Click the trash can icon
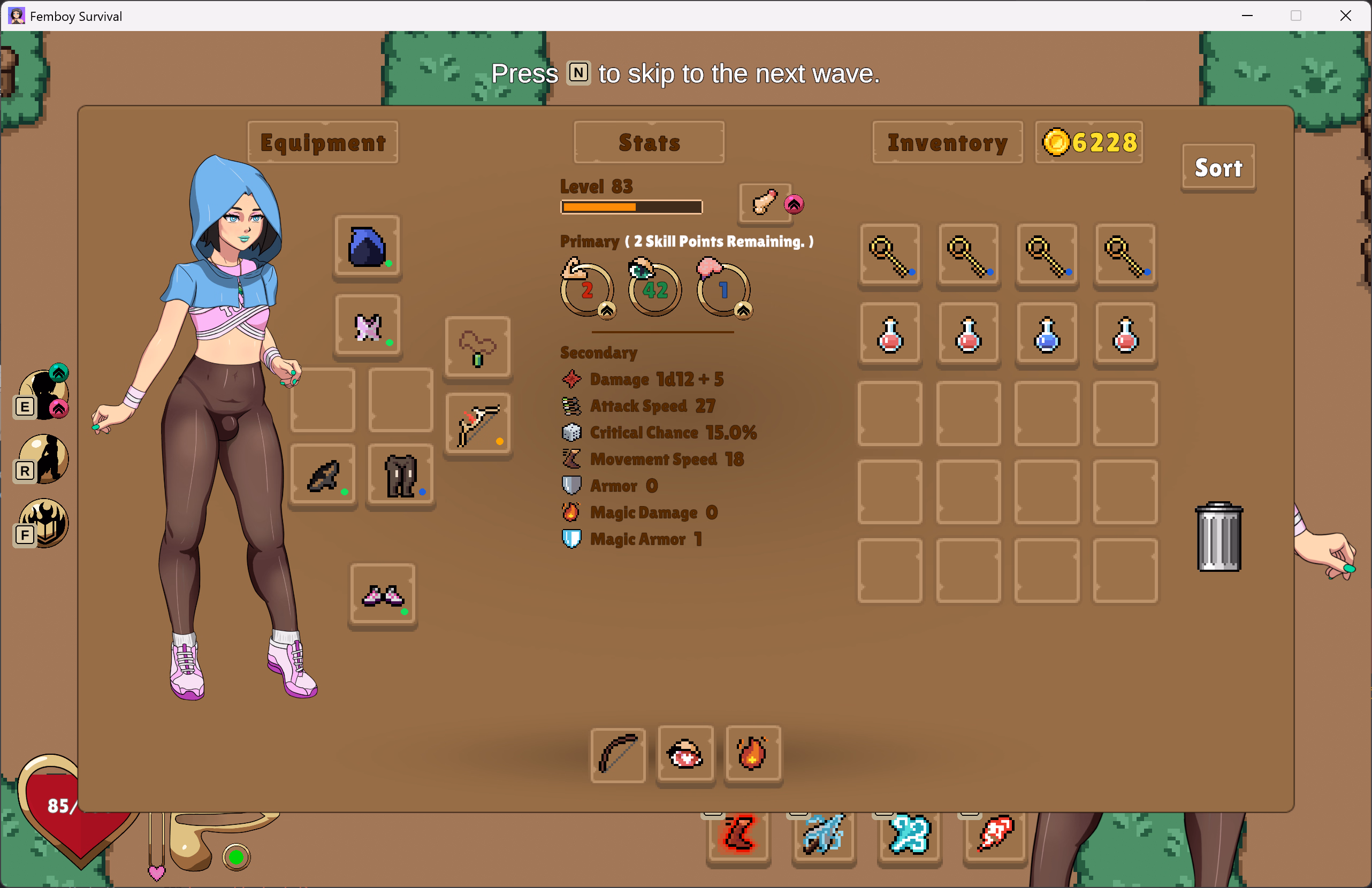The height and width of the screenshot is (888, 1372). pos(1218,537)
